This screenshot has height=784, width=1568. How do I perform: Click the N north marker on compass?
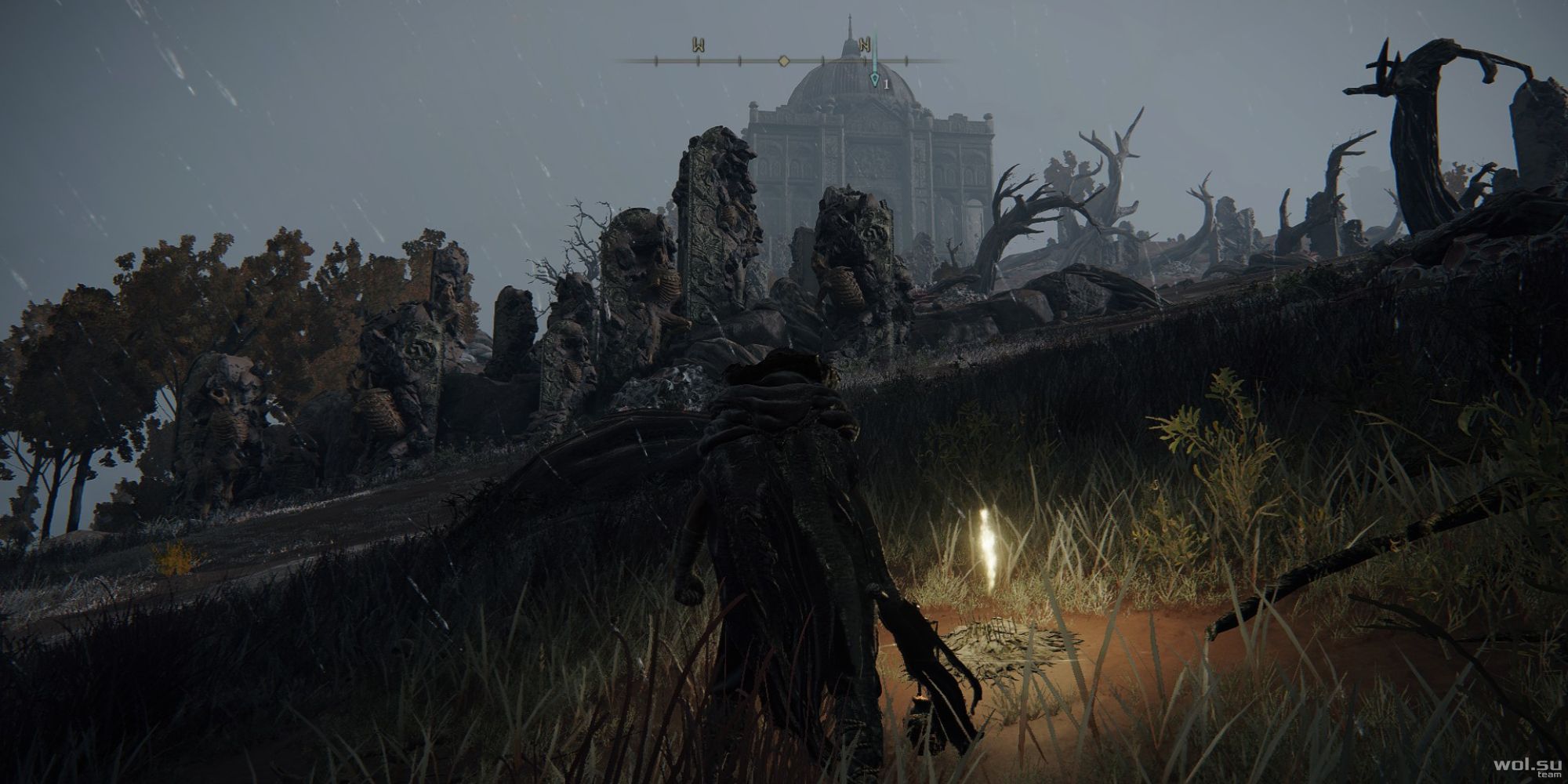tap(865, 45)
